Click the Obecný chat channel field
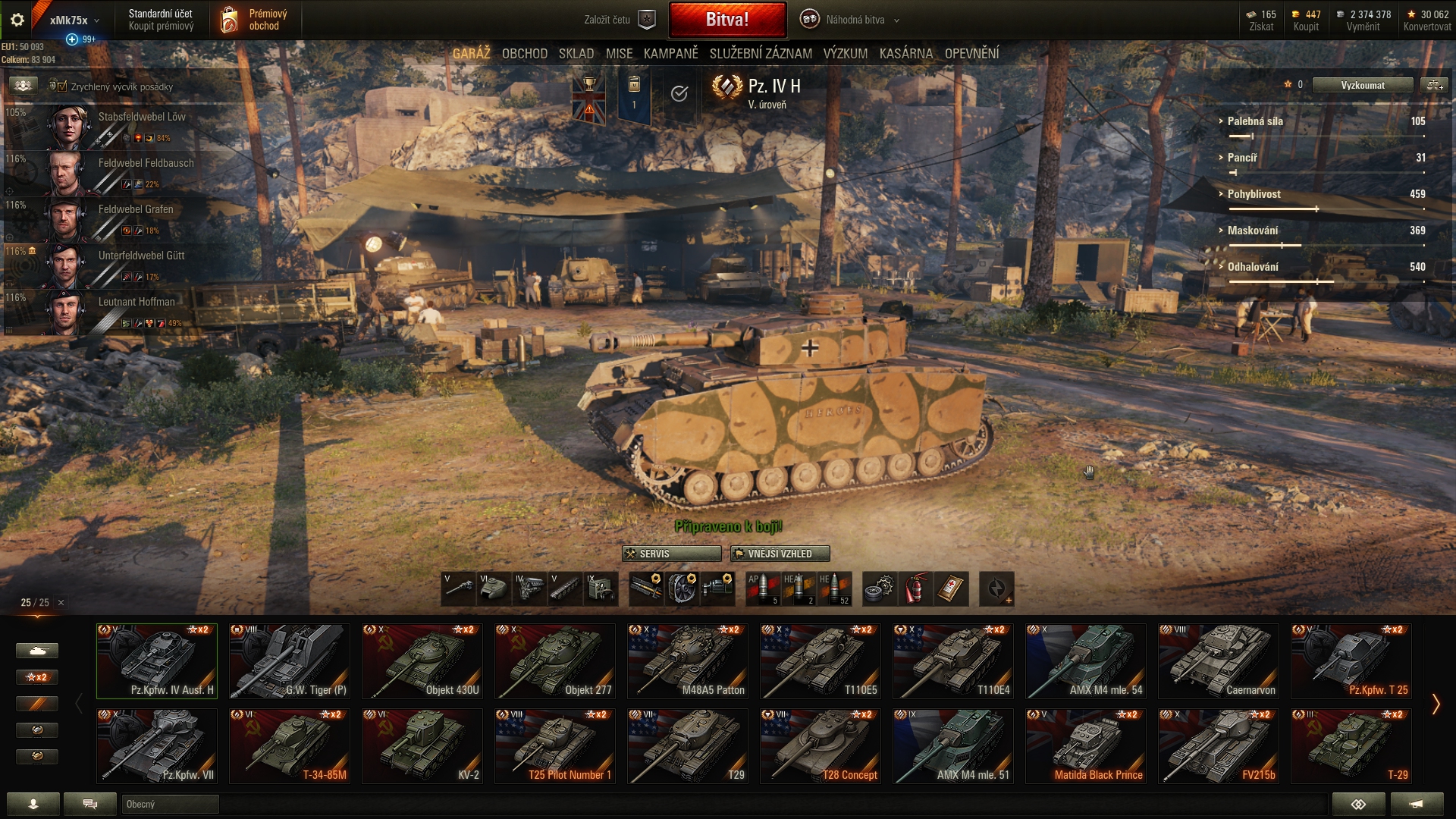The image size is (1456, 819). coord(170,804)
